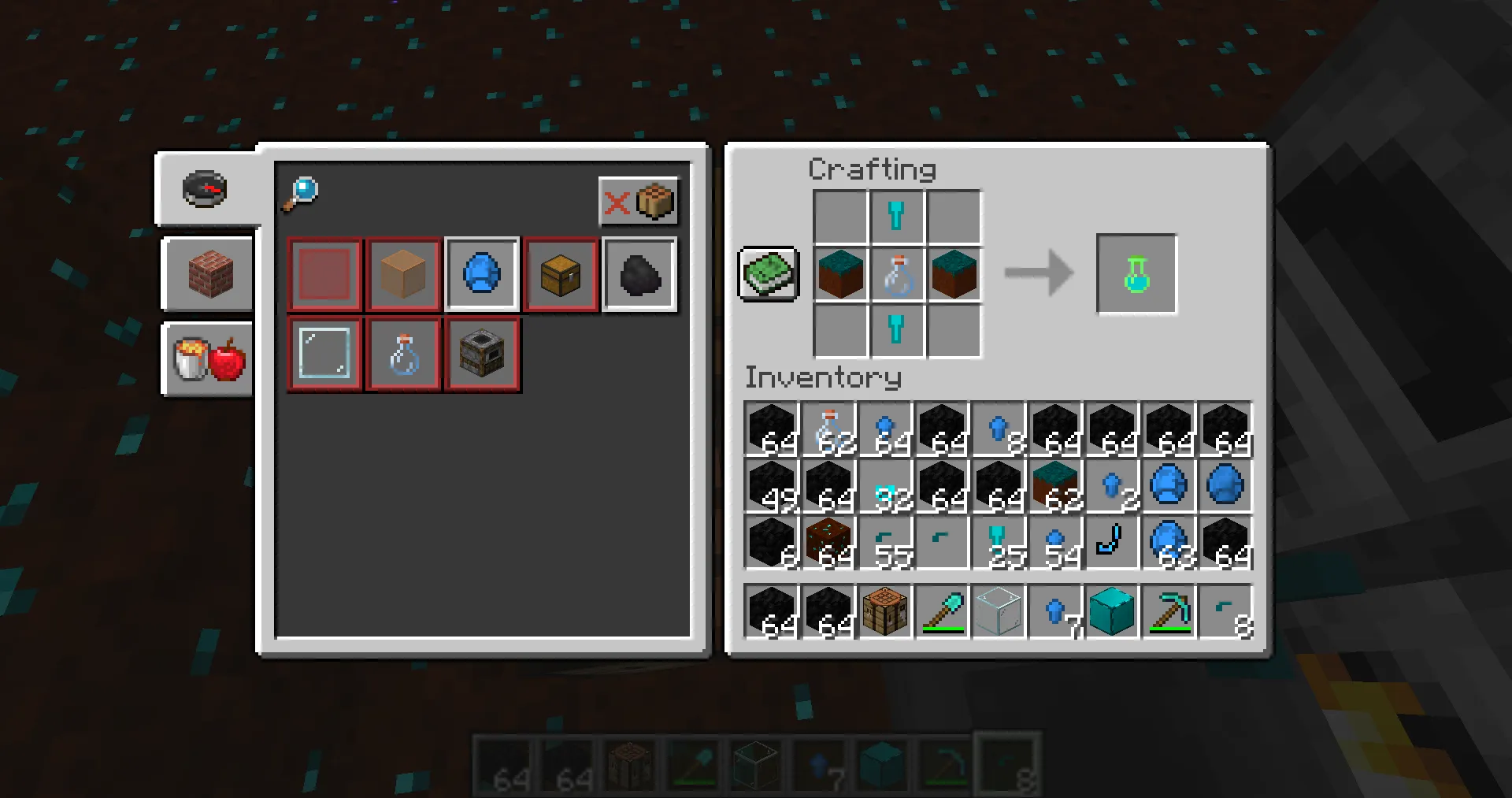Select the chest recipe result
Screen dimensions: 1512x798
click(x=560, y=274)
